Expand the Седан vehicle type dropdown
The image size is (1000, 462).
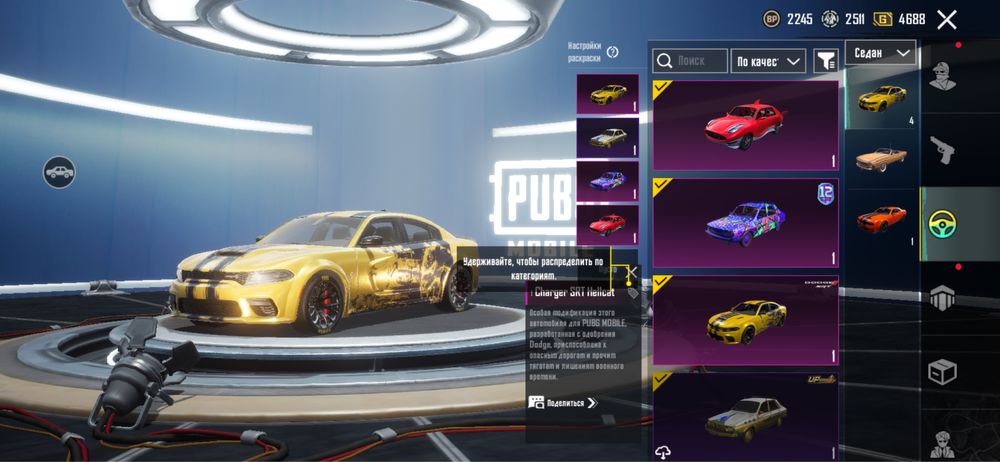coord(880,52)
